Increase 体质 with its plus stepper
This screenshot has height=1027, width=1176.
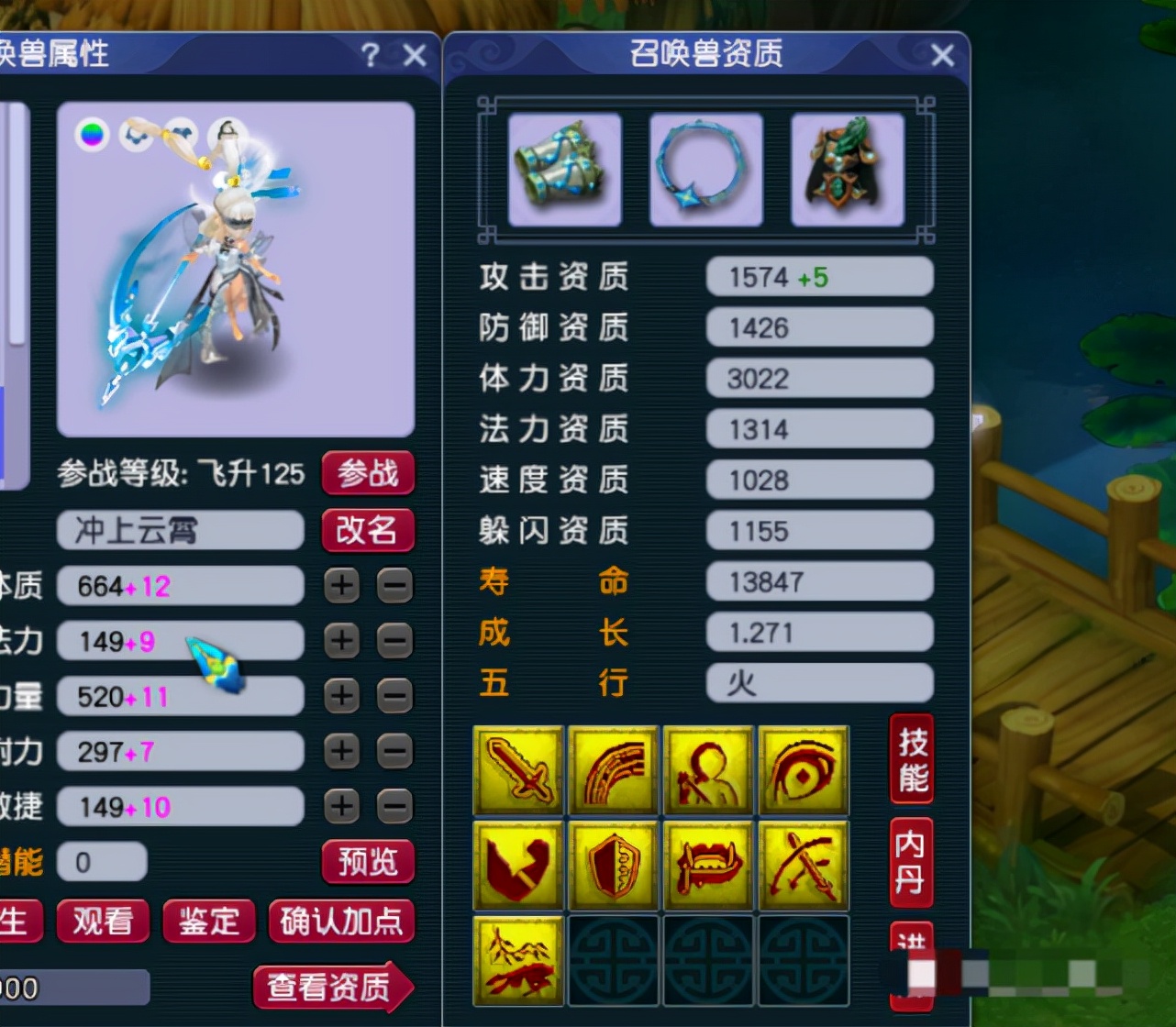click(x=341, y=586)
